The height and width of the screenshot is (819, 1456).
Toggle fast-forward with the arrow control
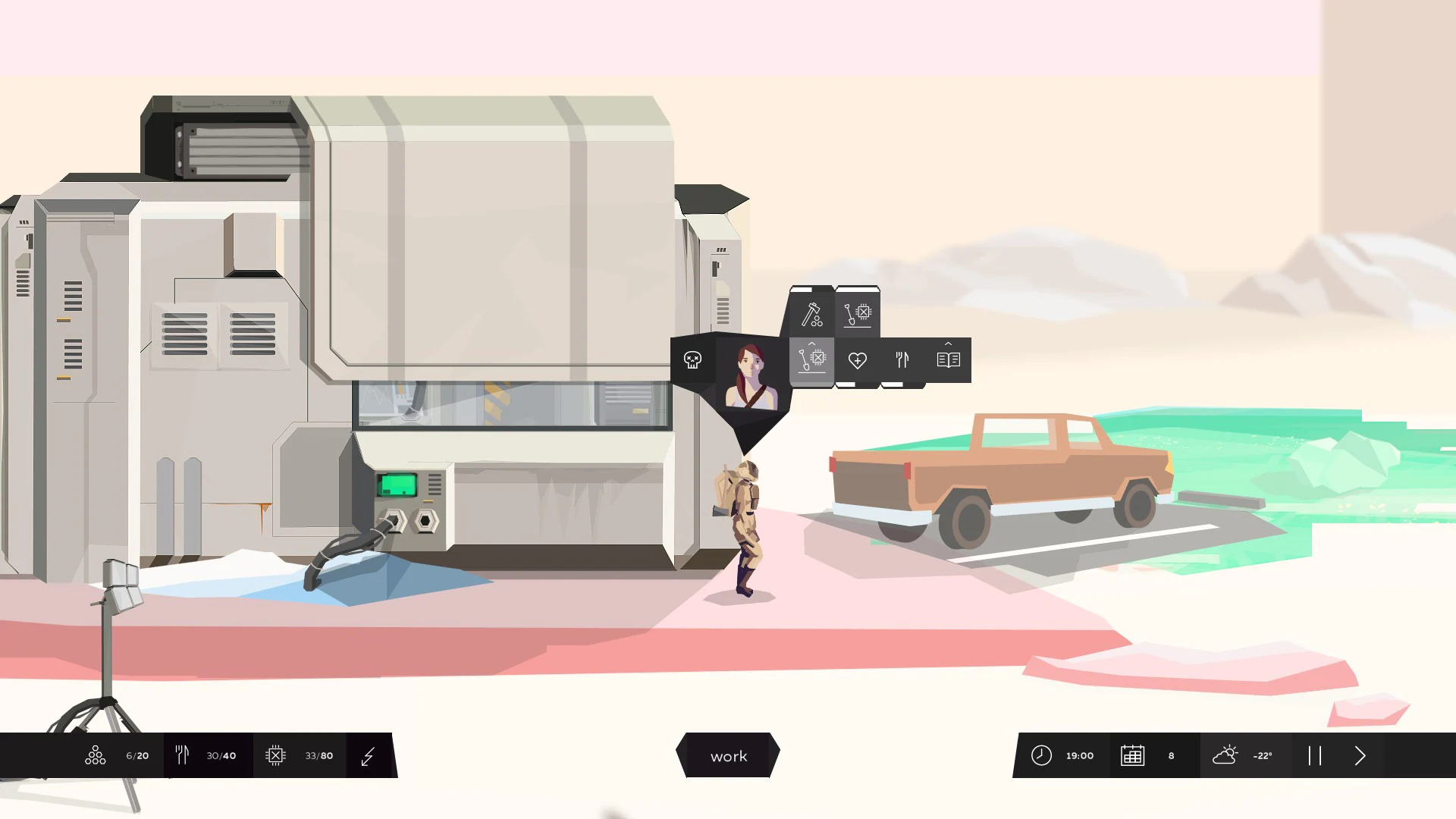click(x=1360, y=755)
